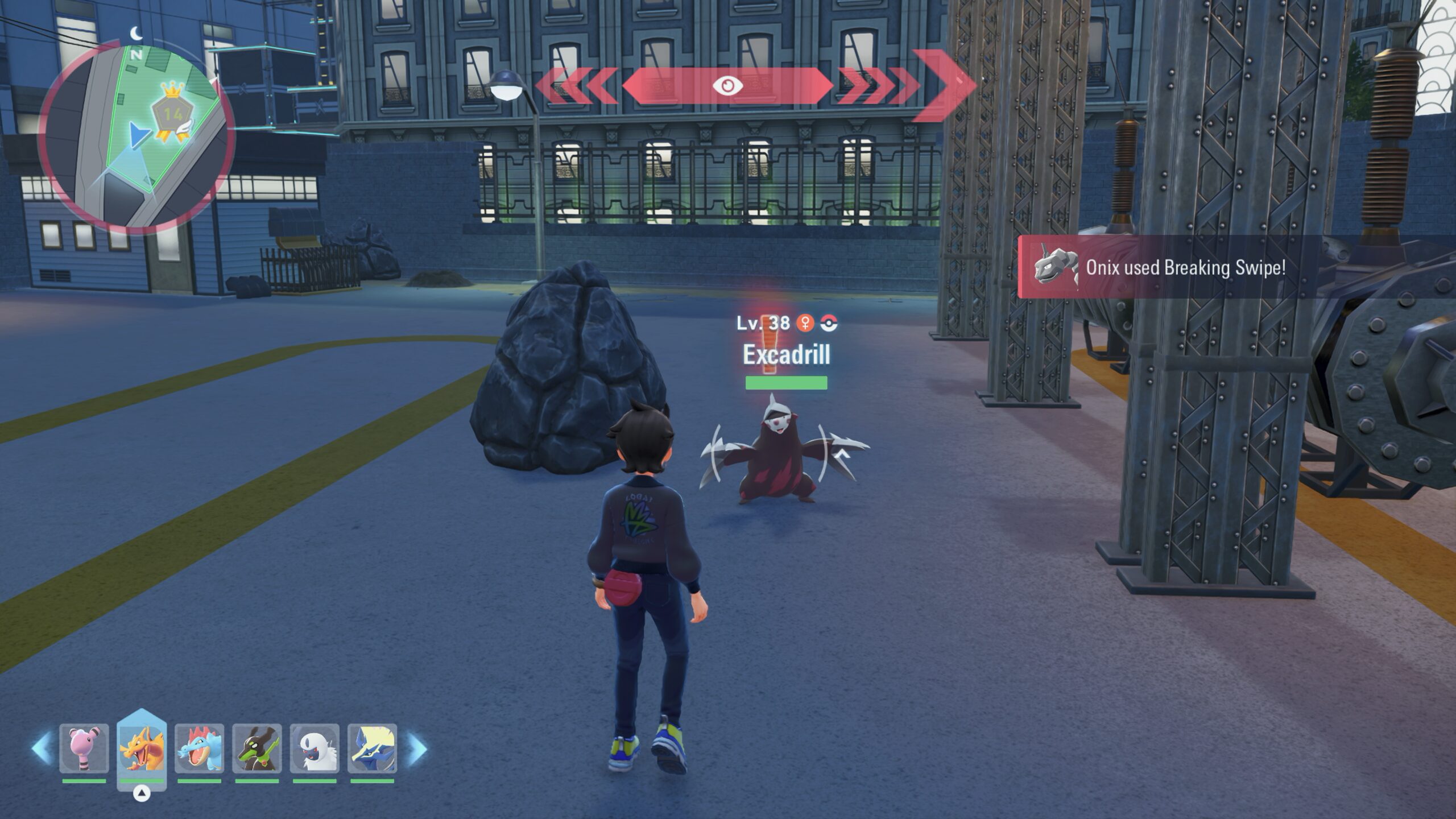
Task: Choose Manectric in the party bar
Action: pyautogui.click(x=372, y=748)
